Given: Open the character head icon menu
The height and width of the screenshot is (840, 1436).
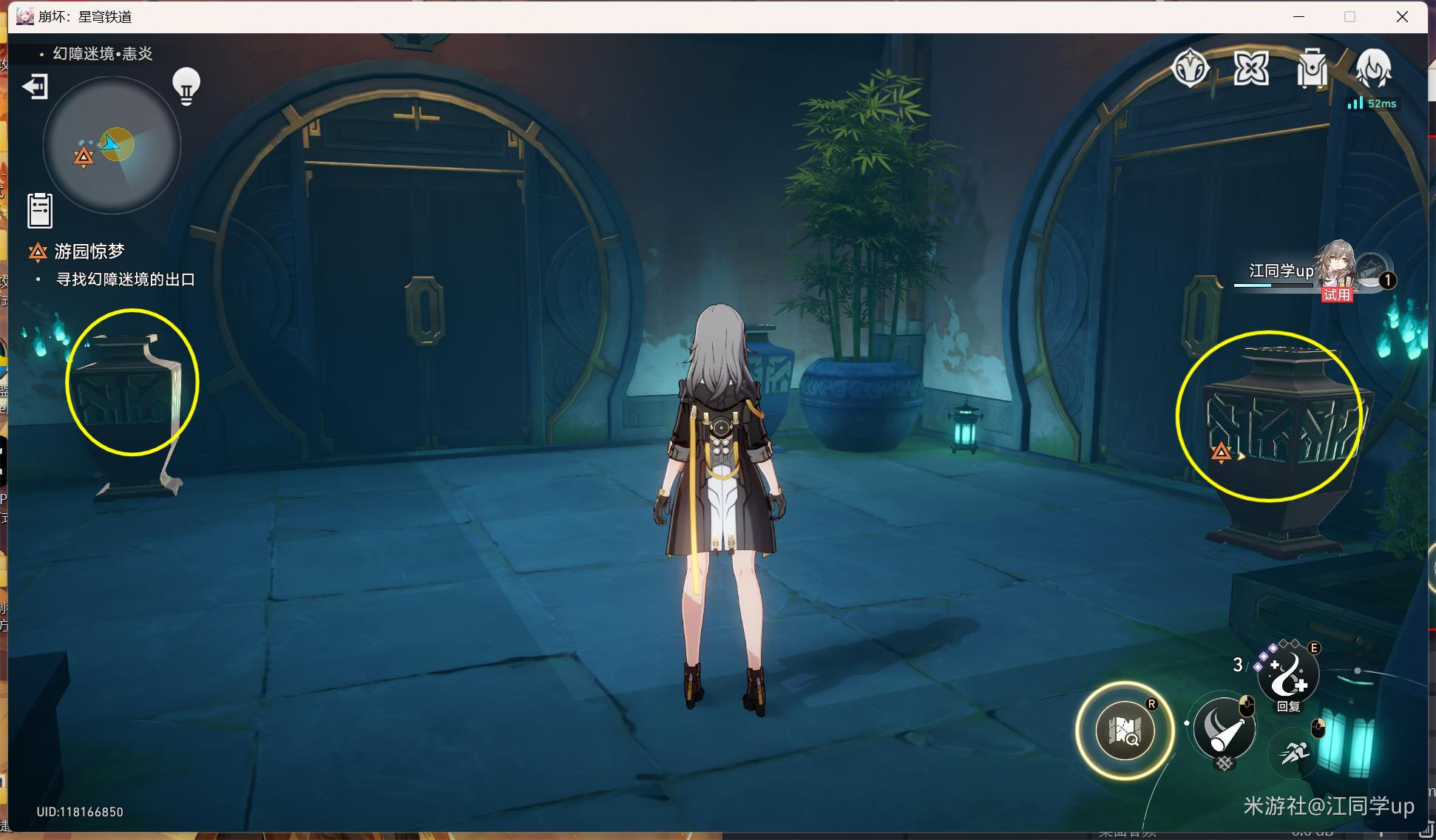Looking at the screenshot, I should tap(1373, 69).
